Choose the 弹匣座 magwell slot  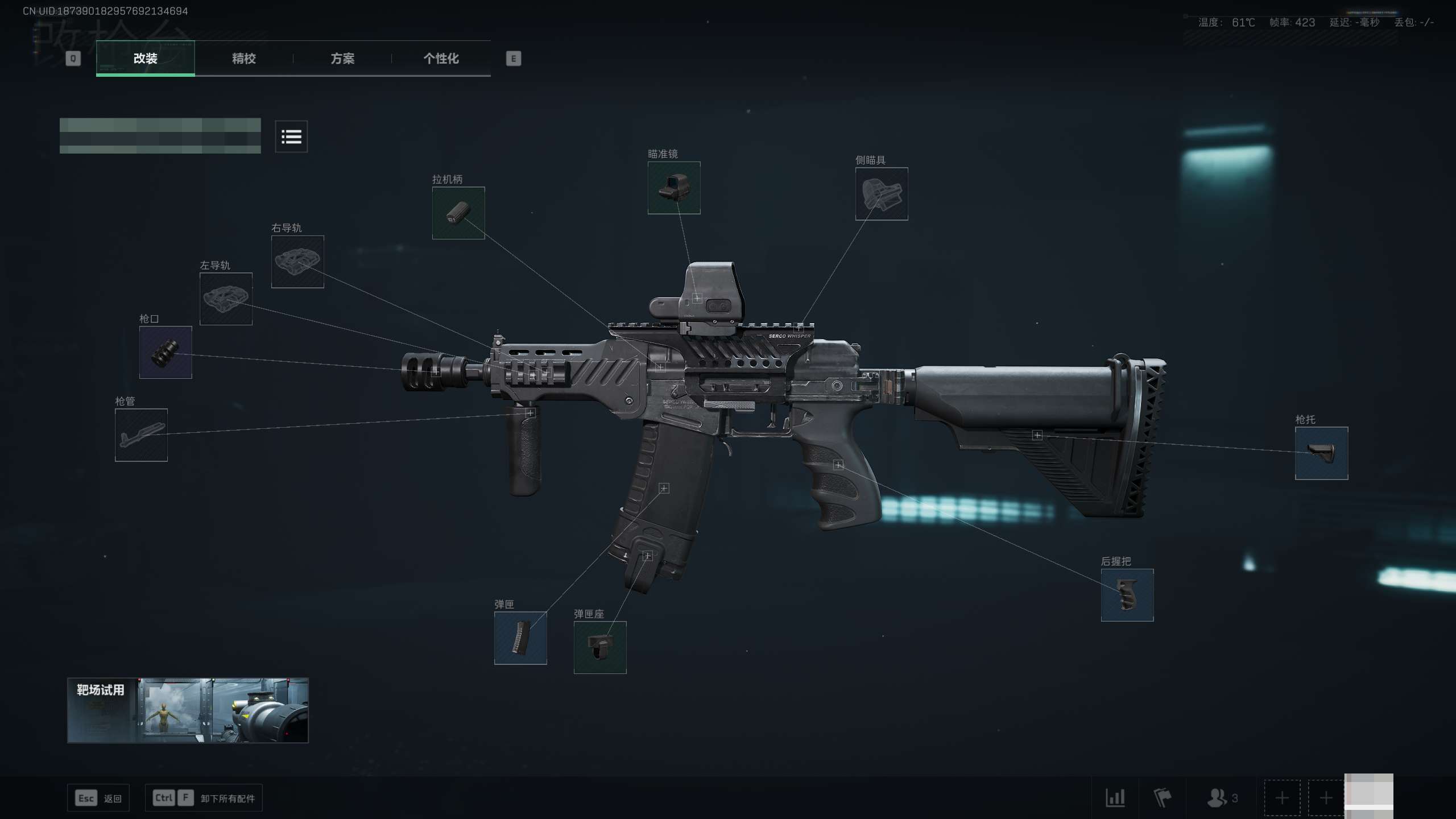coord(600,647)
